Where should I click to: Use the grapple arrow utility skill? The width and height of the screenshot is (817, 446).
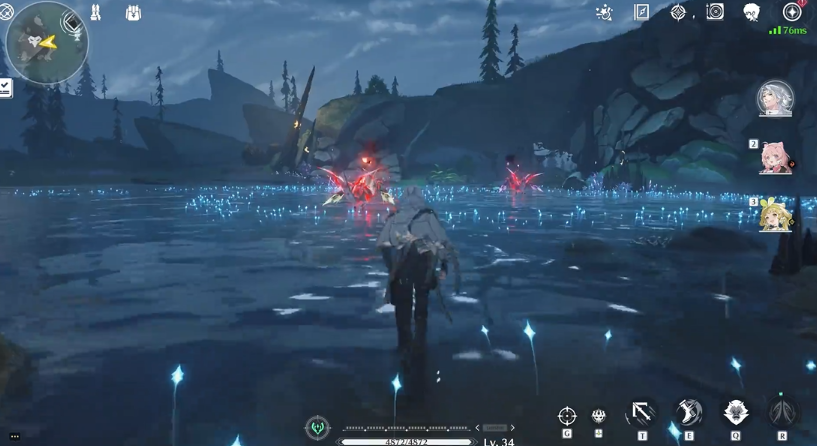tap(641, 413)
